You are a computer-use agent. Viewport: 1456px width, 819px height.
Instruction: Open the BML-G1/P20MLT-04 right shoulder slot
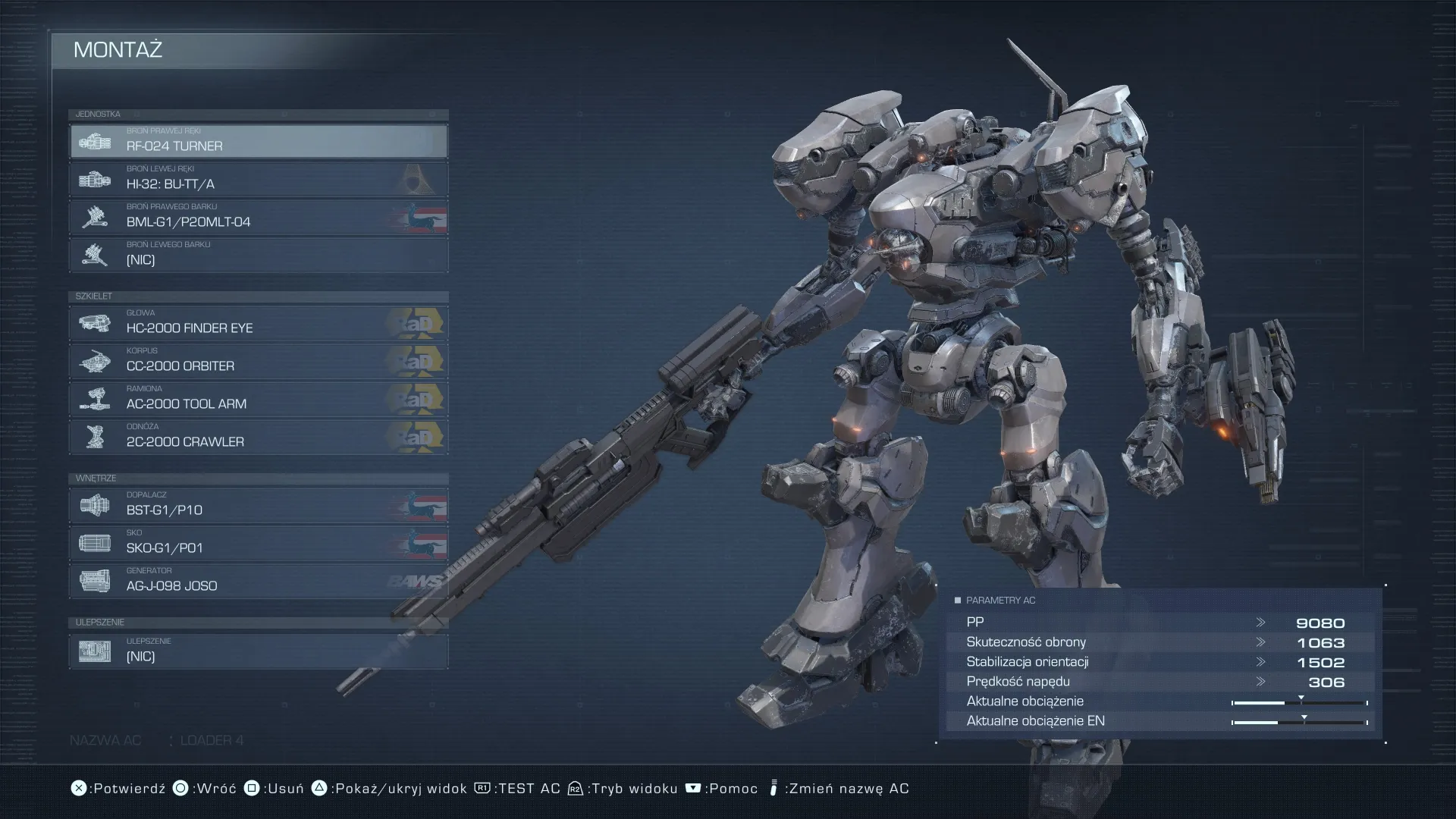point(258,218)
